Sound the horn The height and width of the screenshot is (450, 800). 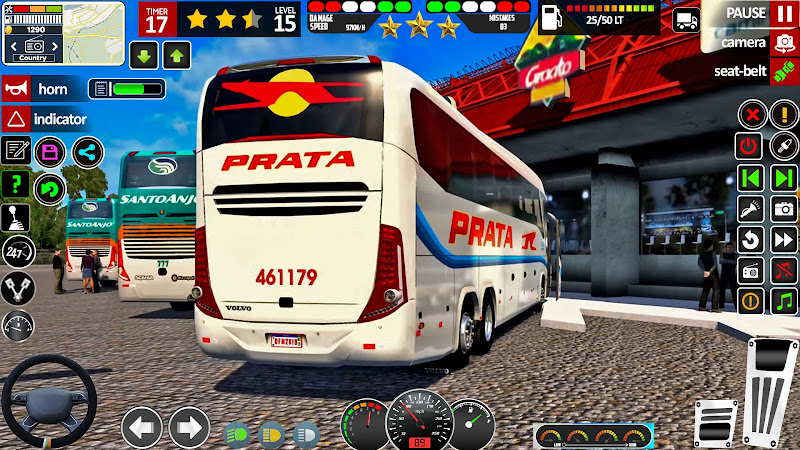[18, 88]
